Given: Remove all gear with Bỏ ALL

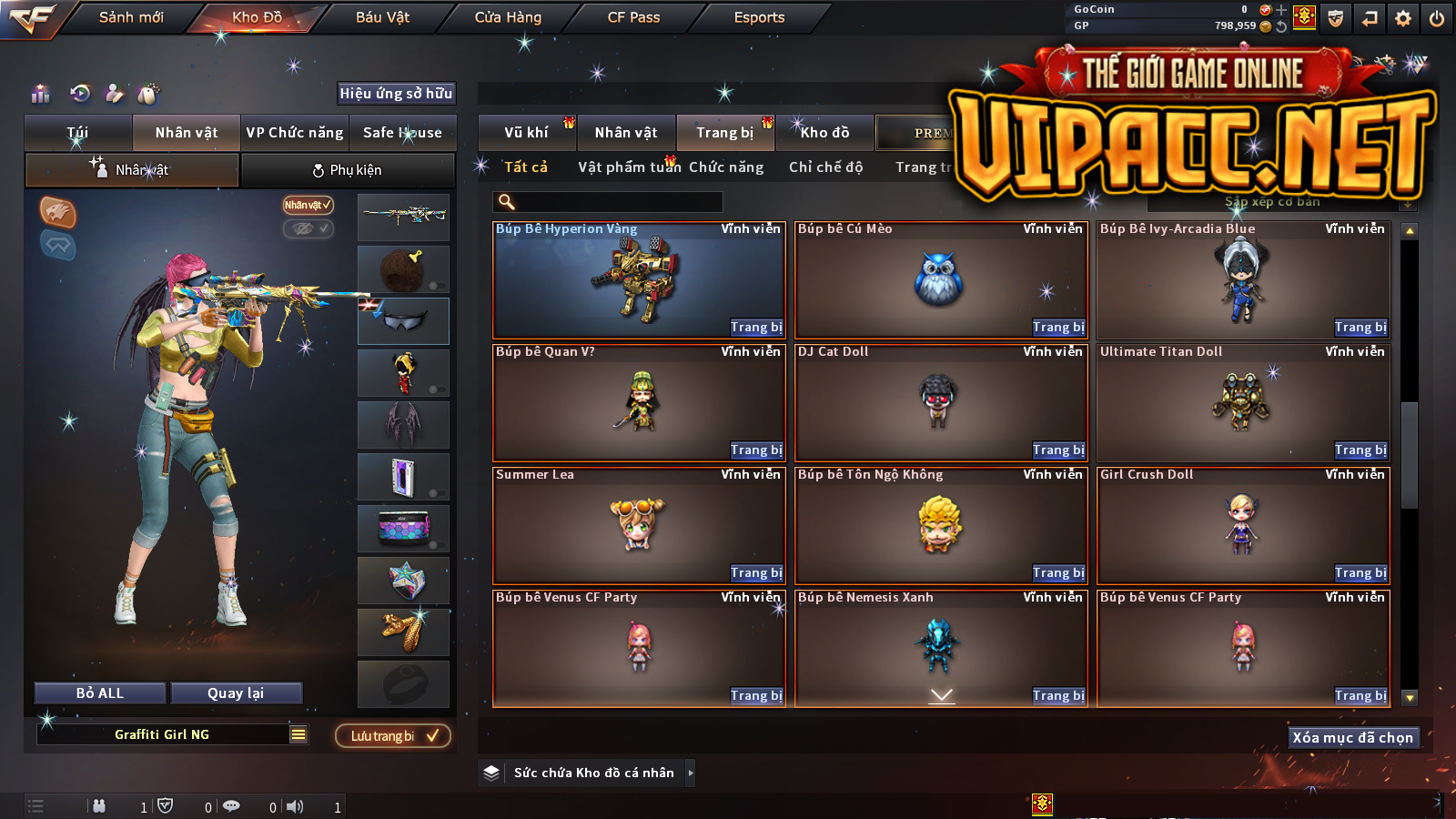Looking at the screenshot, I should click(x=100, y=693).
